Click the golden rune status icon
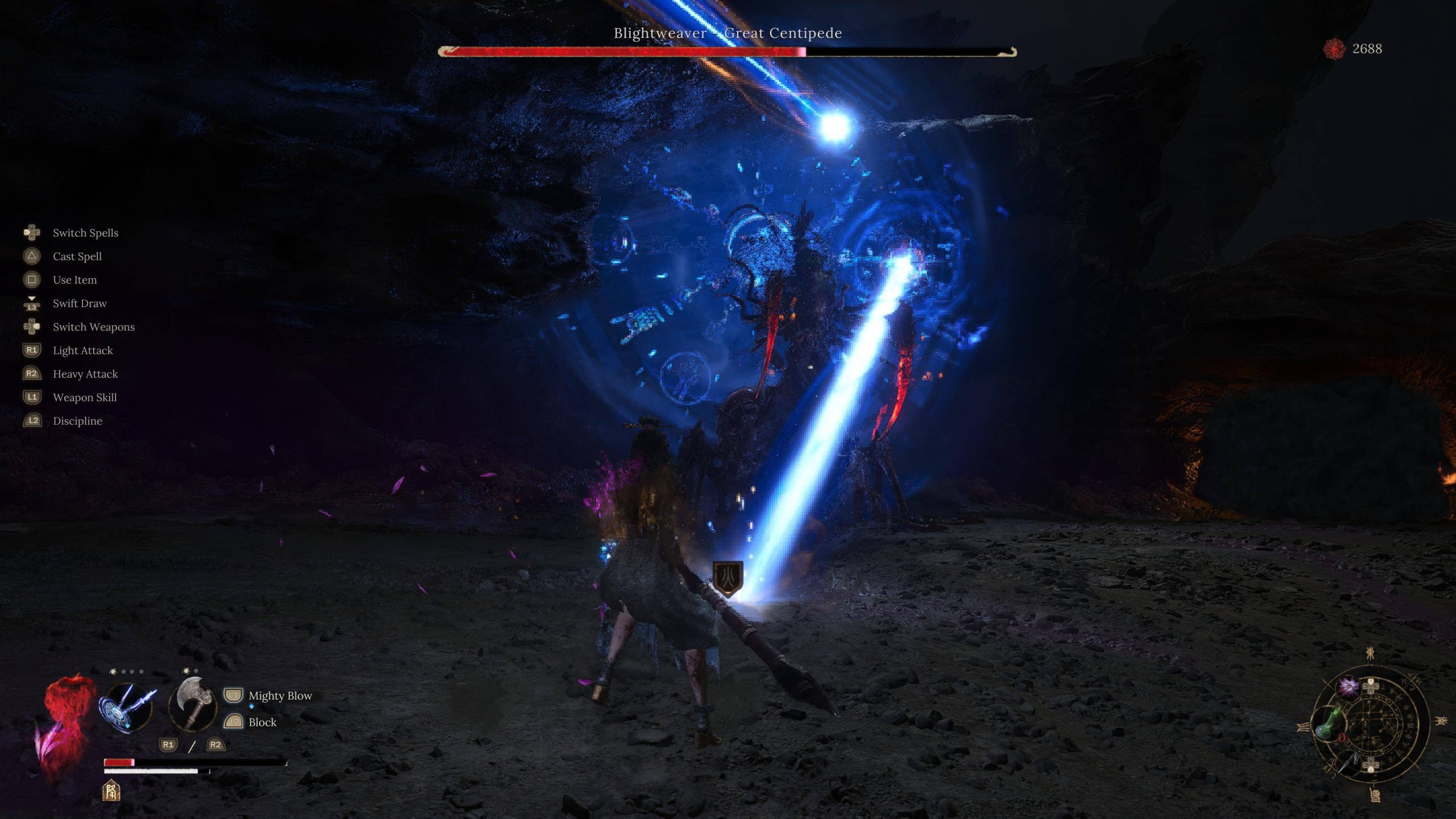 pos(111,791)
